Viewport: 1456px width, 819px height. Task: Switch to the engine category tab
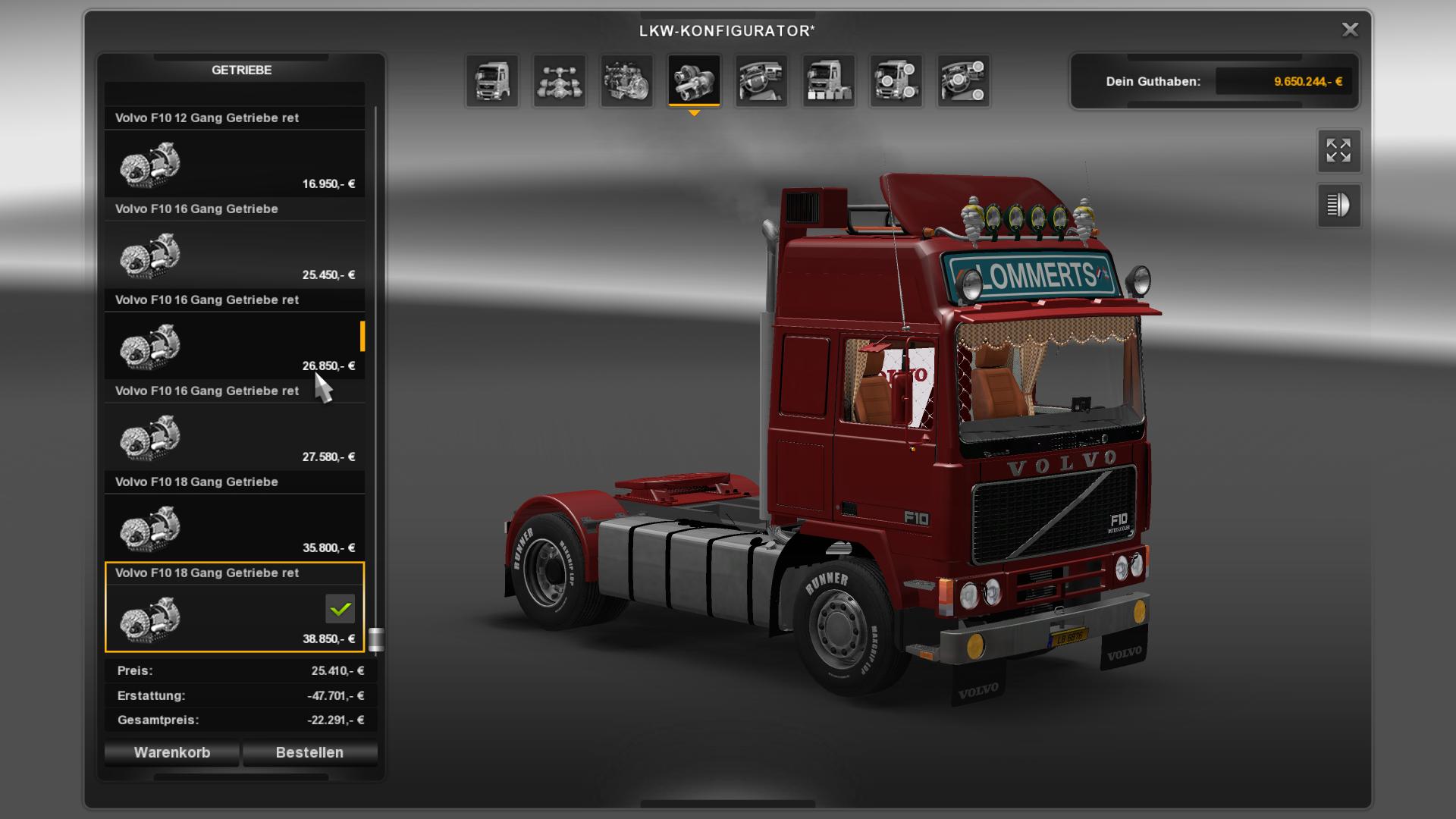[x=627, y=80]
